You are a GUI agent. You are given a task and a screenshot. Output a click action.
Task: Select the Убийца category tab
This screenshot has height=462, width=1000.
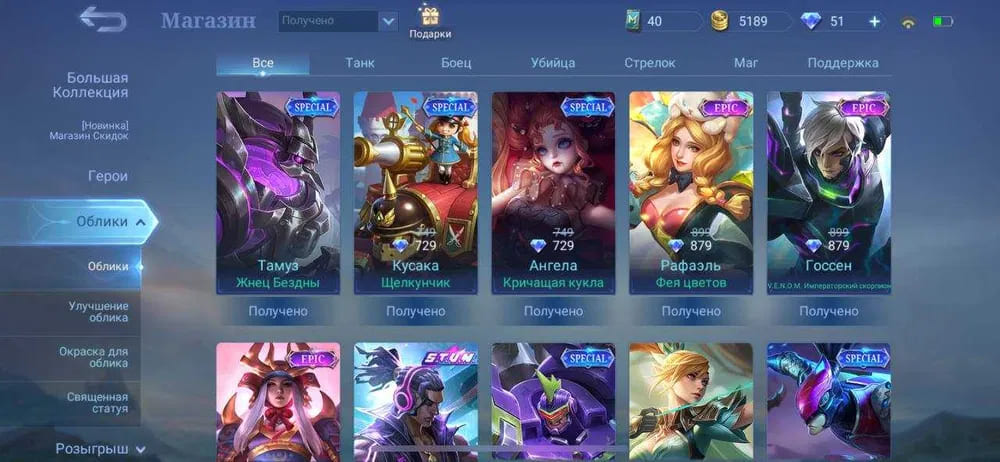(553, 63)
